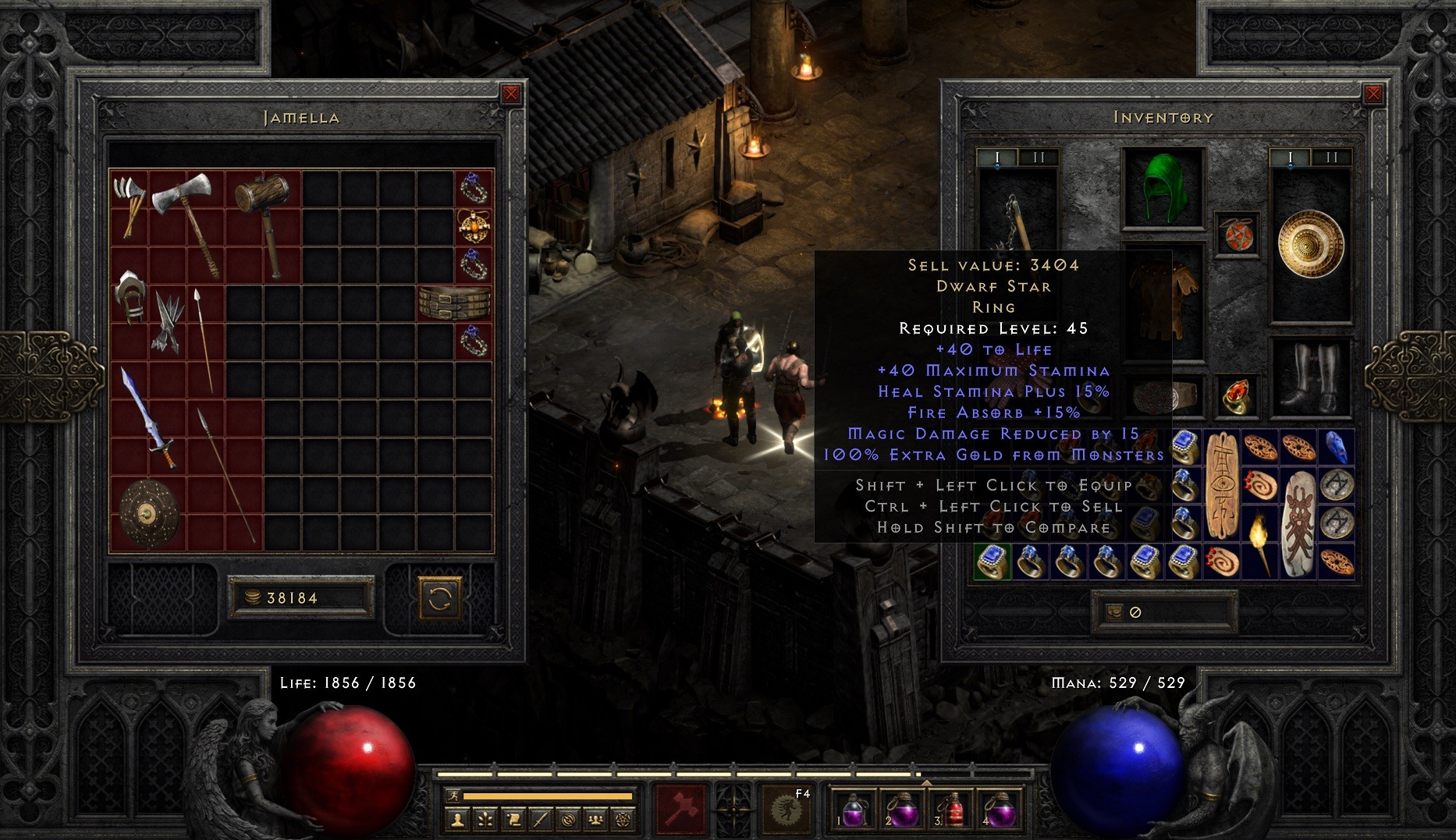Close the Inventory panel
Image resolution: width=1456 pixels, height=840 pixels.
pos(1373,94)
